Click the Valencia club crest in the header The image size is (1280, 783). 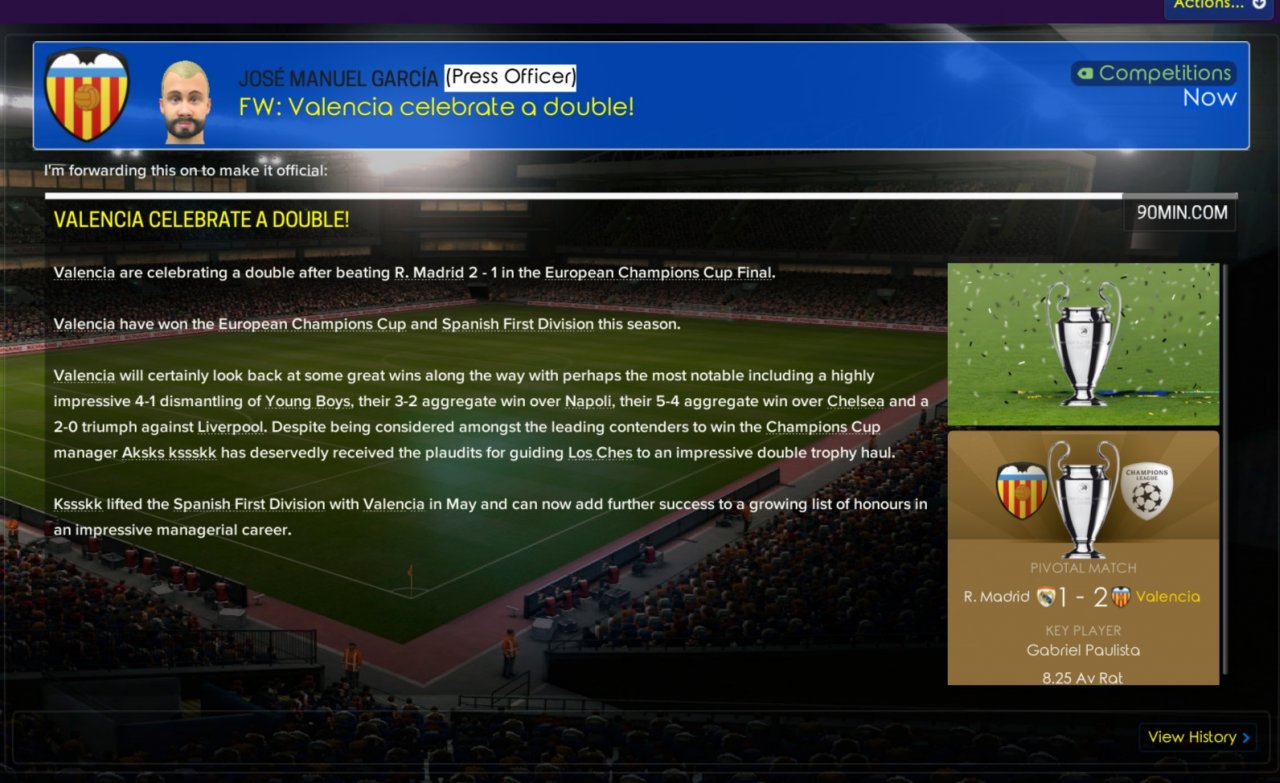(87, 95)
